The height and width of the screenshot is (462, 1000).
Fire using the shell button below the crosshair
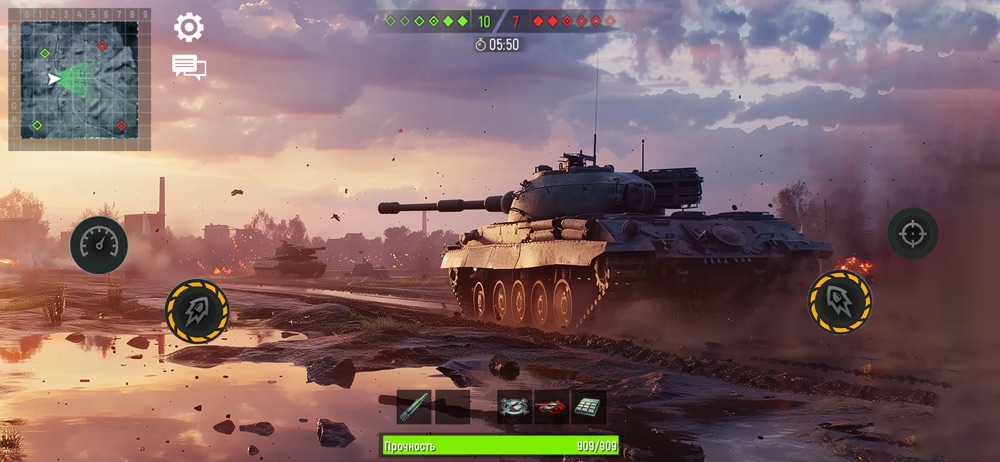coord(839,301)
